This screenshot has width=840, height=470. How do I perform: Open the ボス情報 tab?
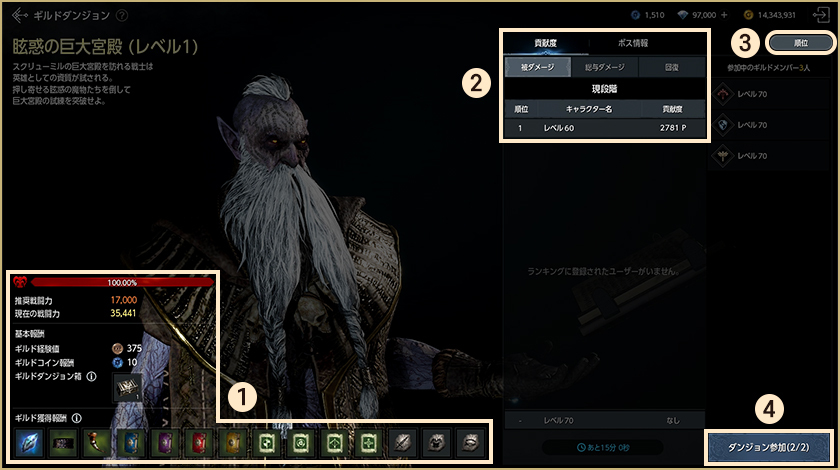click(x=633, y=43)
